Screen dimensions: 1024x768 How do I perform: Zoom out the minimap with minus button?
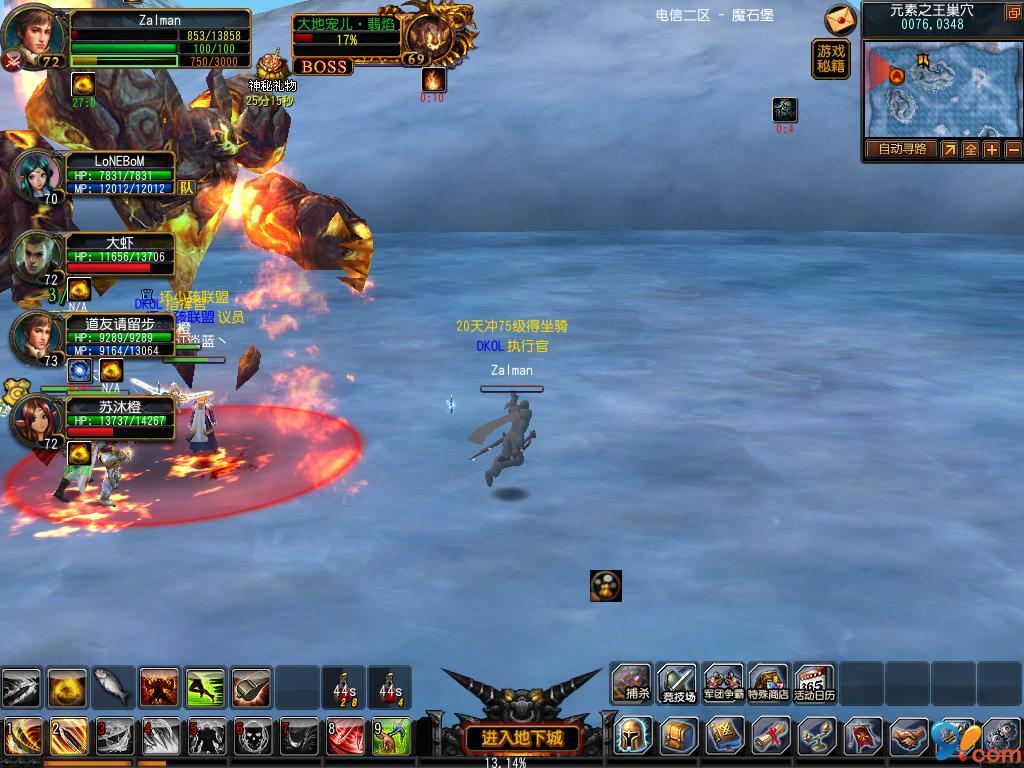pos(1013,150)
